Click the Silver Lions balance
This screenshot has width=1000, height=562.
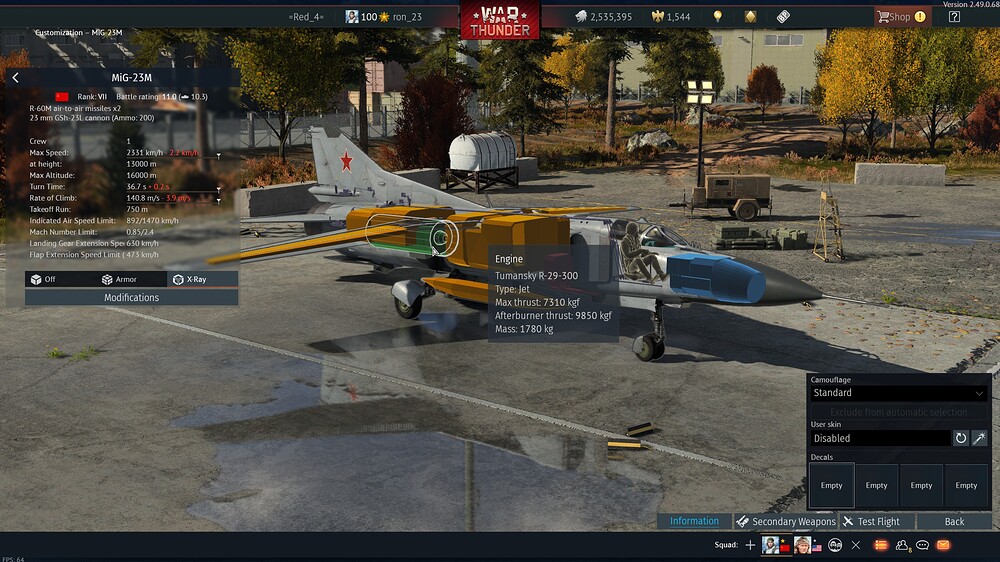coord(603,17)
